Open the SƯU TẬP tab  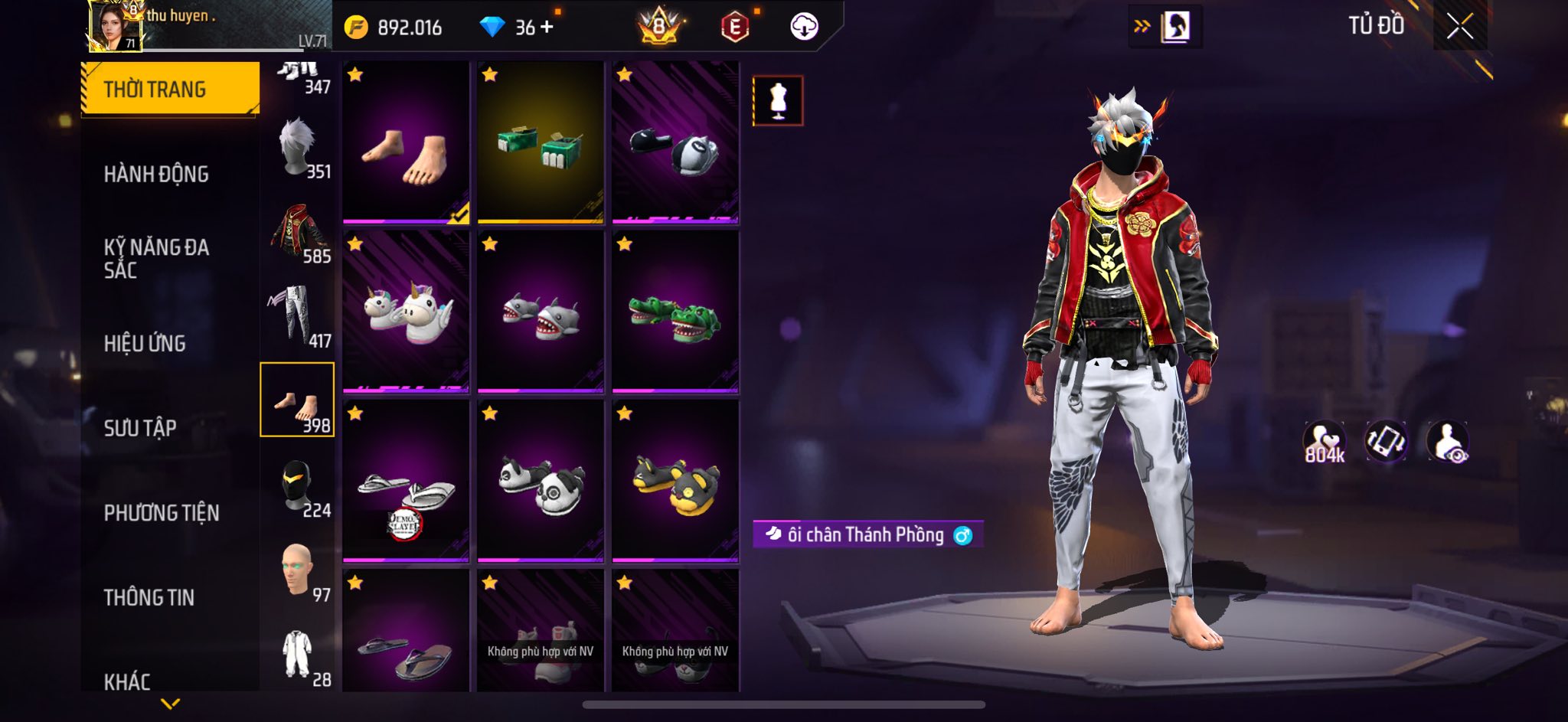[x=140, y=428]
